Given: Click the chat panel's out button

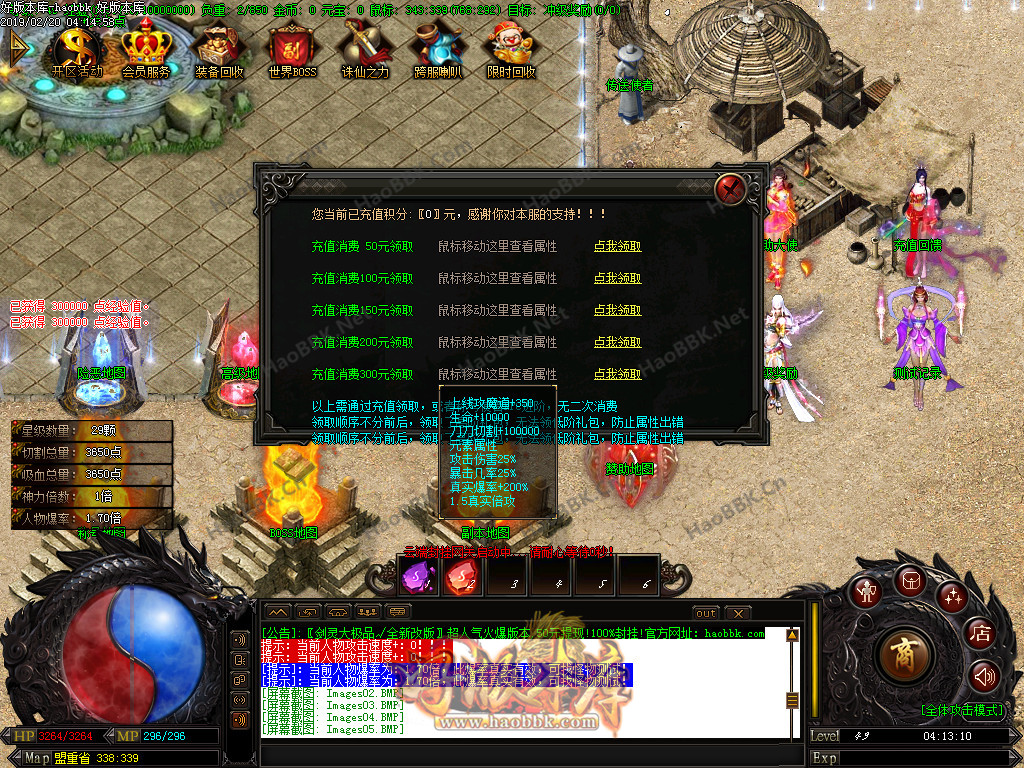Looking at the screenshot, I should [706, 612].
